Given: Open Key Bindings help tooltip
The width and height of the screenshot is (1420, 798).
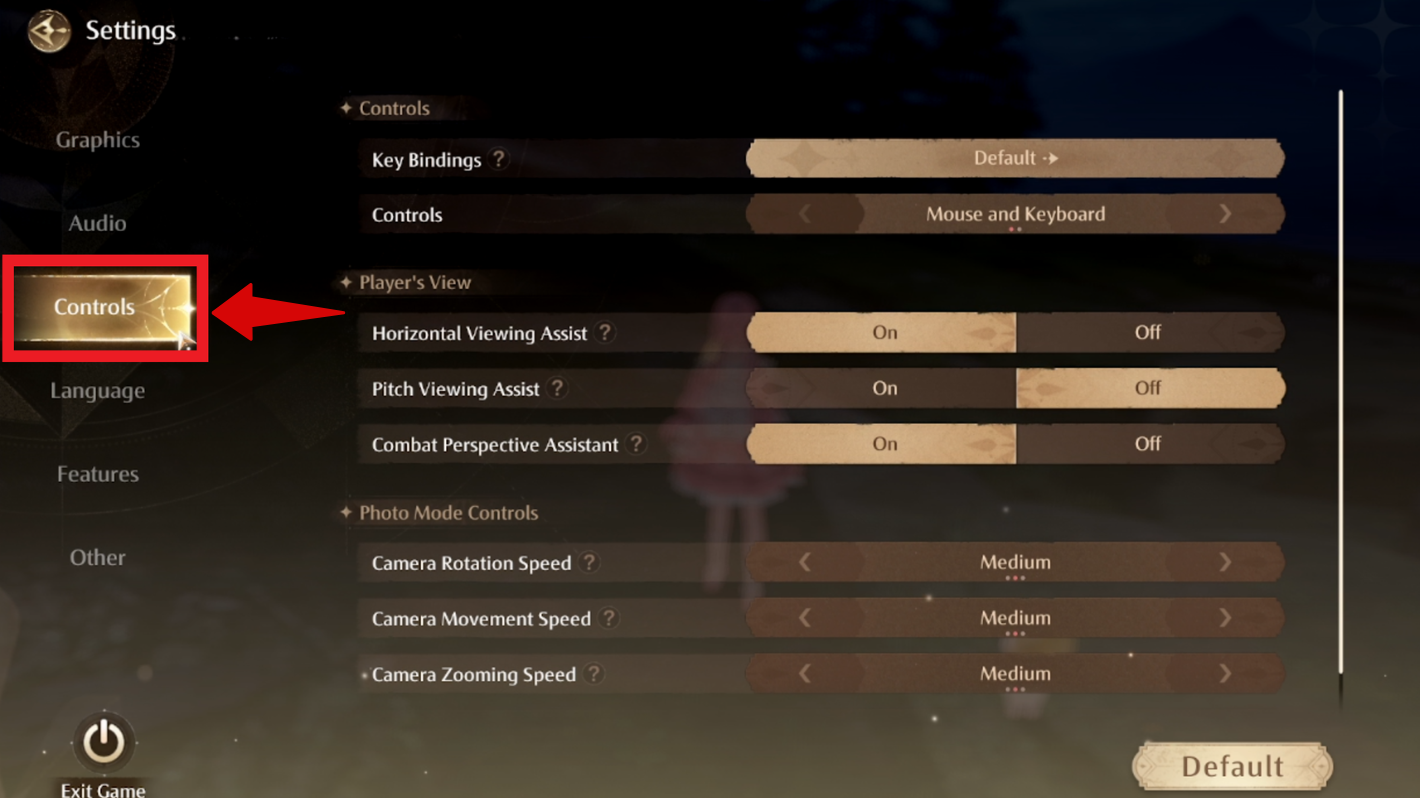Looking at the screenshot, I should [500, 159].
